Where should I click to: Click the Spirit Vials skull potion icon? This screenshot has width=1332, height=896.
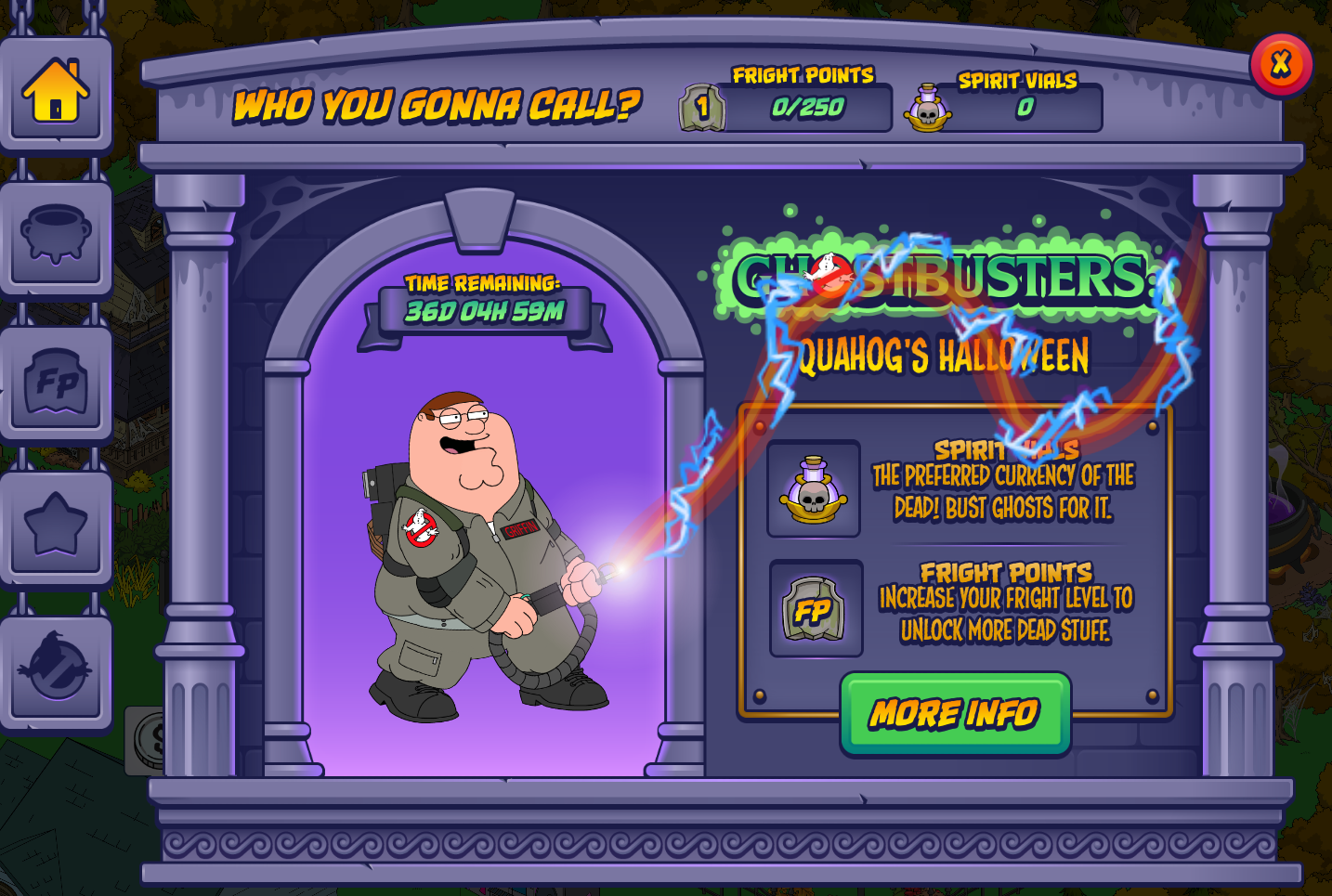pyautogui.click(x=814, y=488)
